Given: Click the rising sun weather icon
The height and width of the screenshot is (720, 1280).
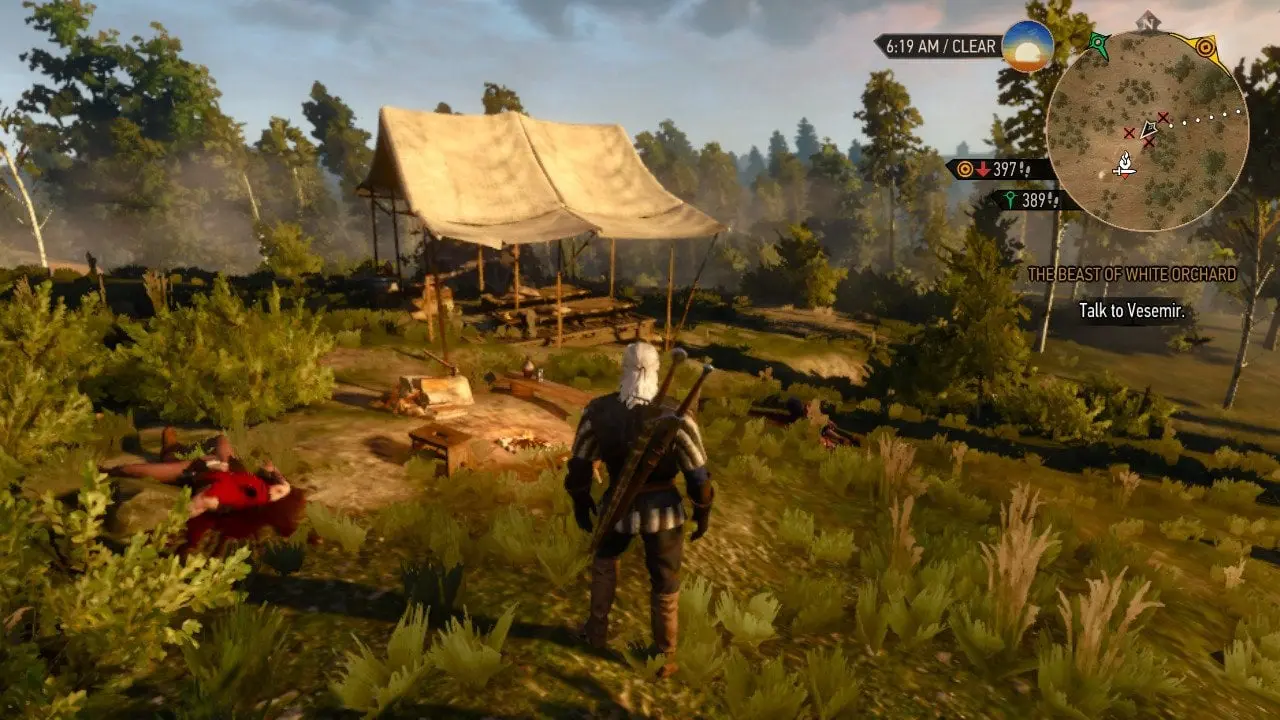Looking at the screenshot, I should (1026, 47).
